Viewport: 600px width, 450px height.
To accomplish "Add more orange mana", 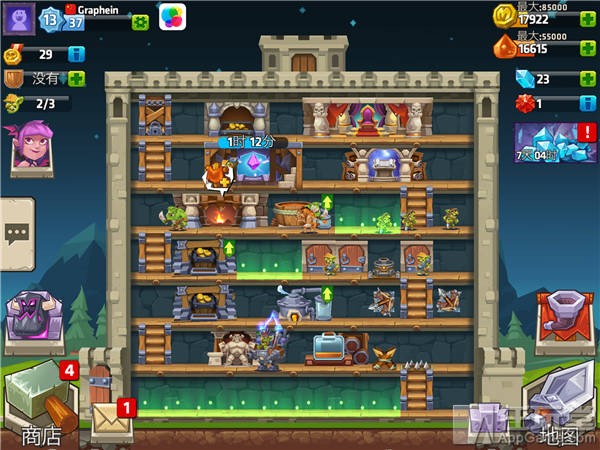I will tap(589, 47).
